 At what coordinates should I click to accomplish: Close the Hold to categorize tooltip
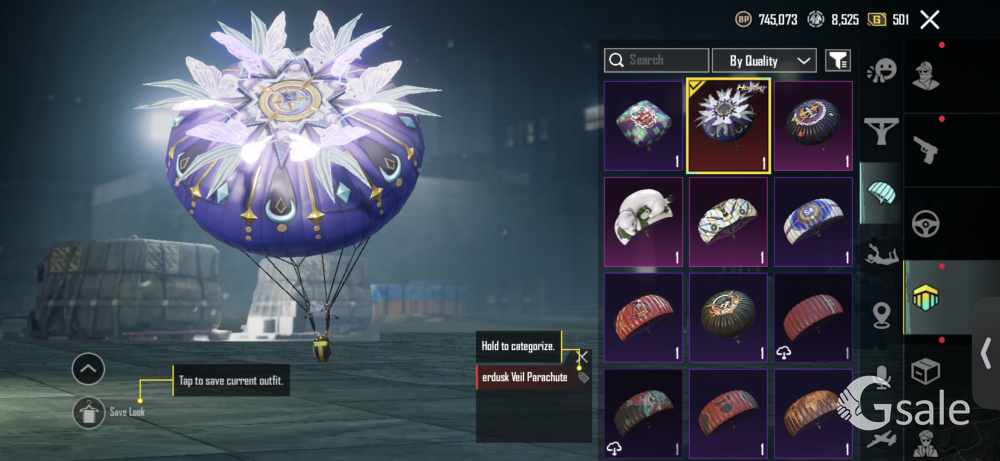(x=582, y=356)
